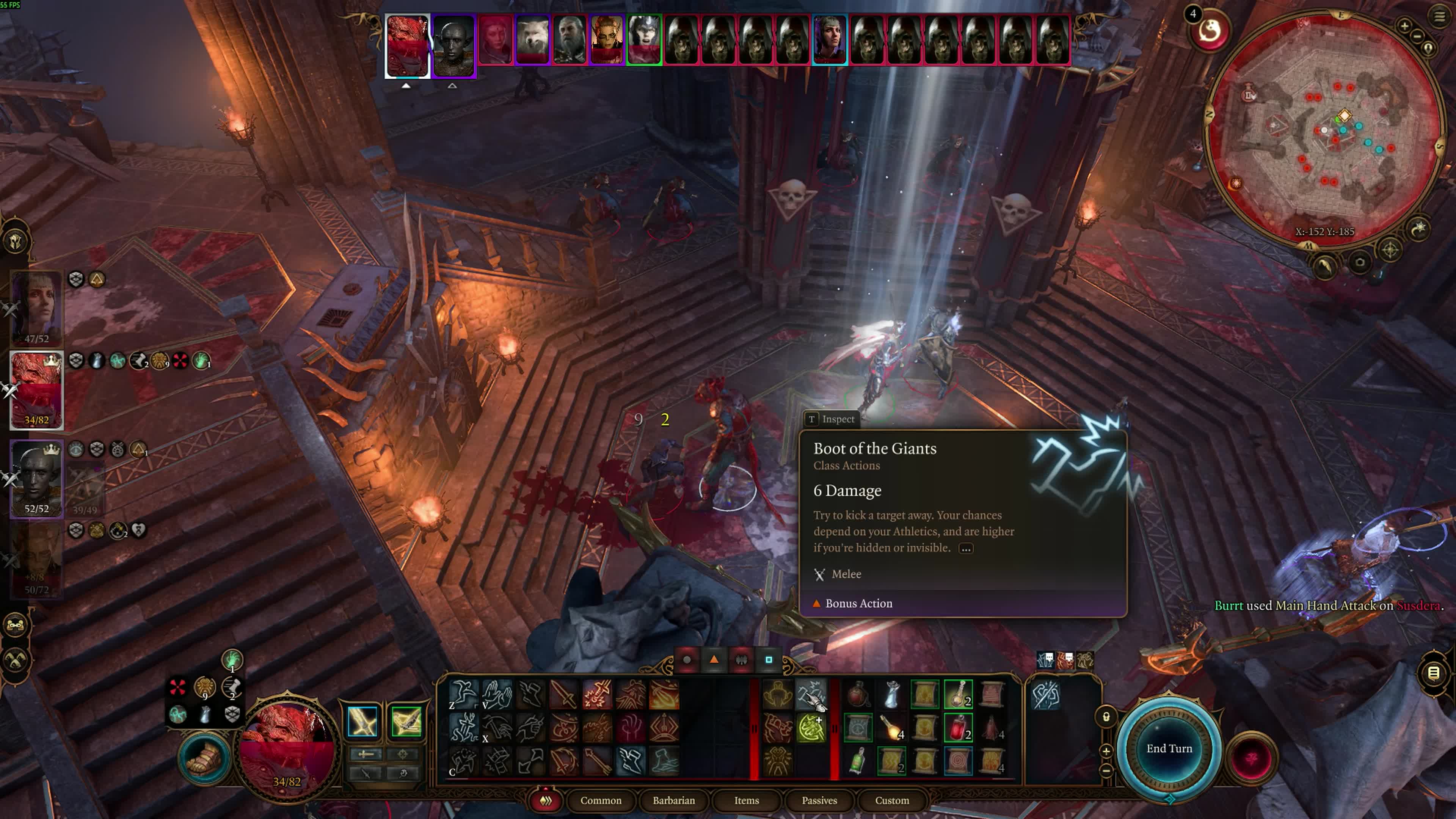1456x819 pixels.
Task: Show the Passives hotbar tab
Action: click(819, 800)
